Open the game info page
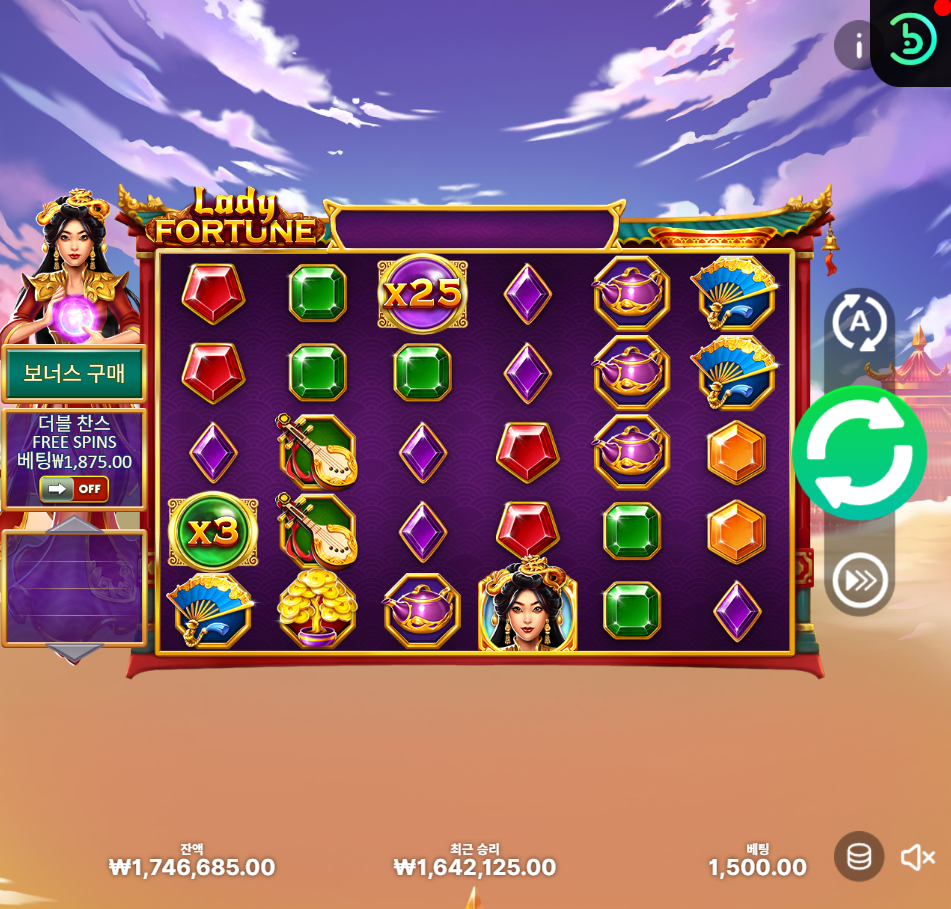Viewport: 951px width, 909px height. point(856,45)
